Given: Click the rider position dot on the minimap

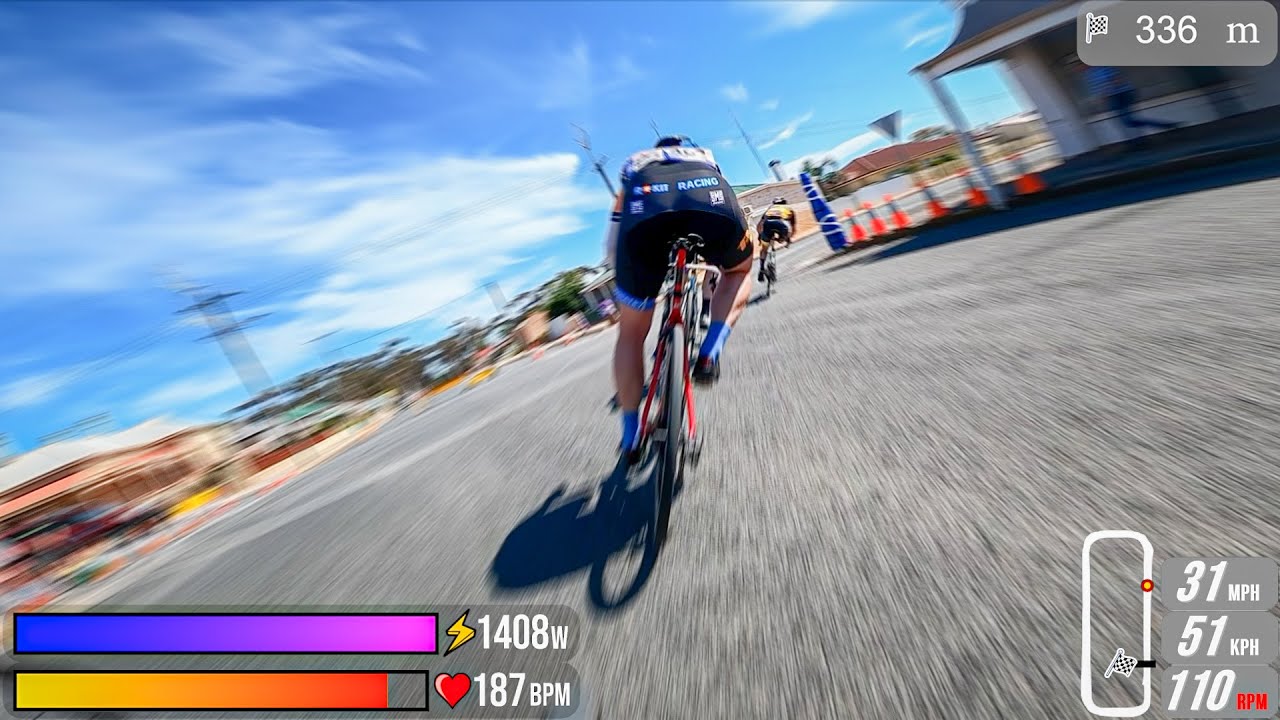Looking at the screenshot, I should click(1147, 585).
